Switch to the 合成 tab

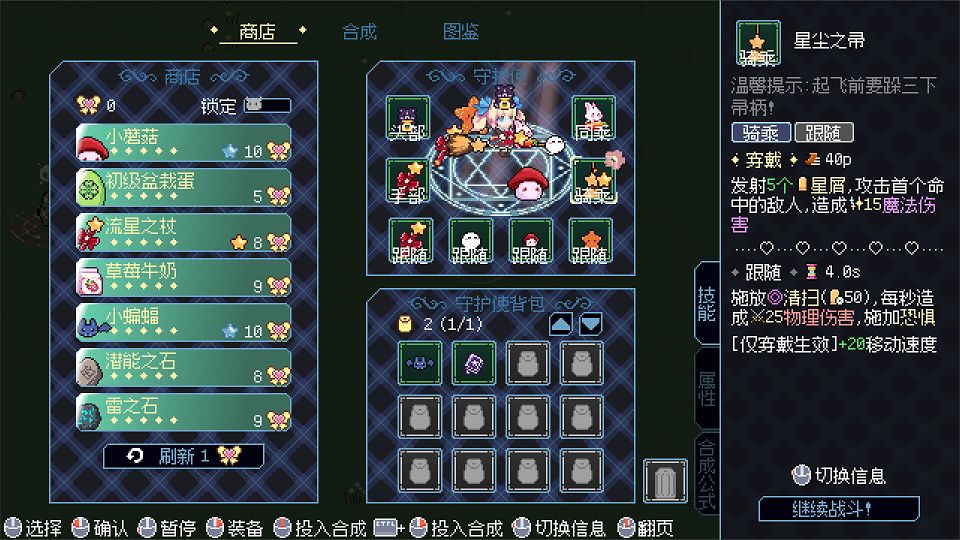coord(359,32)
